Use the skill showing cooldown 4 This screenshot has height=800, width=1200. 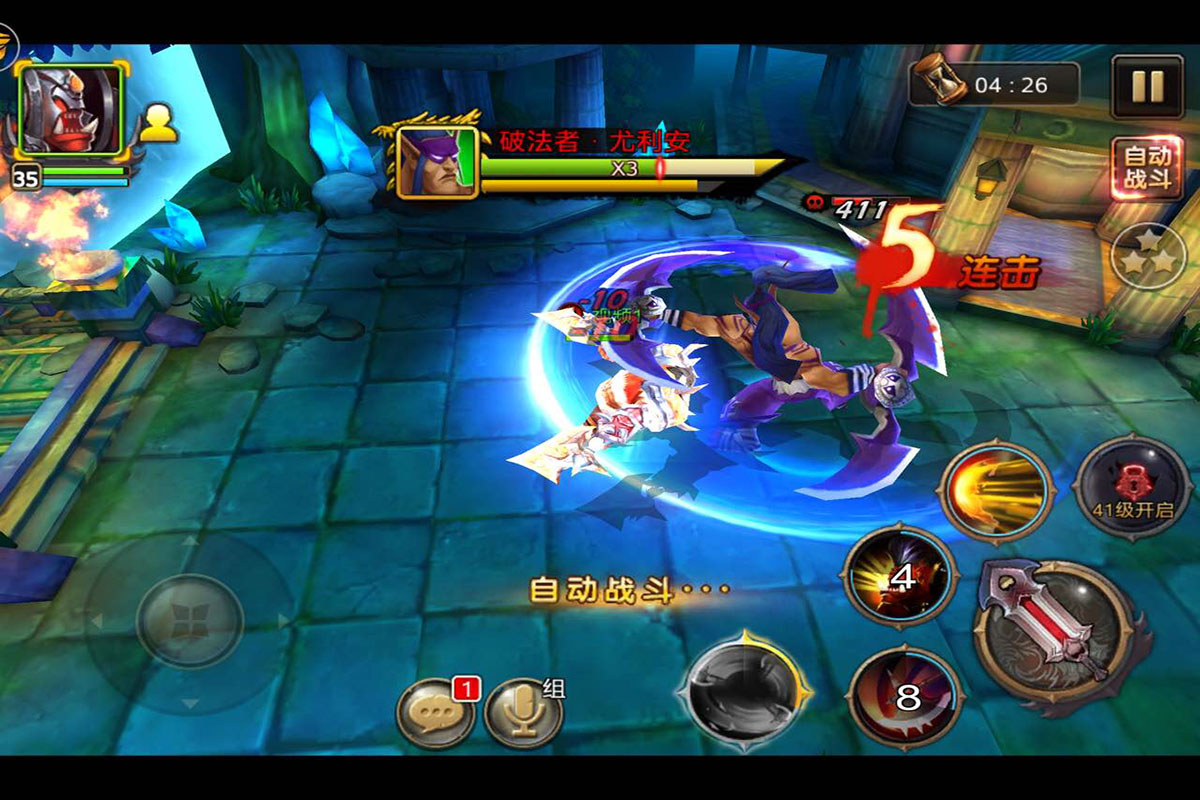(902, 577)
